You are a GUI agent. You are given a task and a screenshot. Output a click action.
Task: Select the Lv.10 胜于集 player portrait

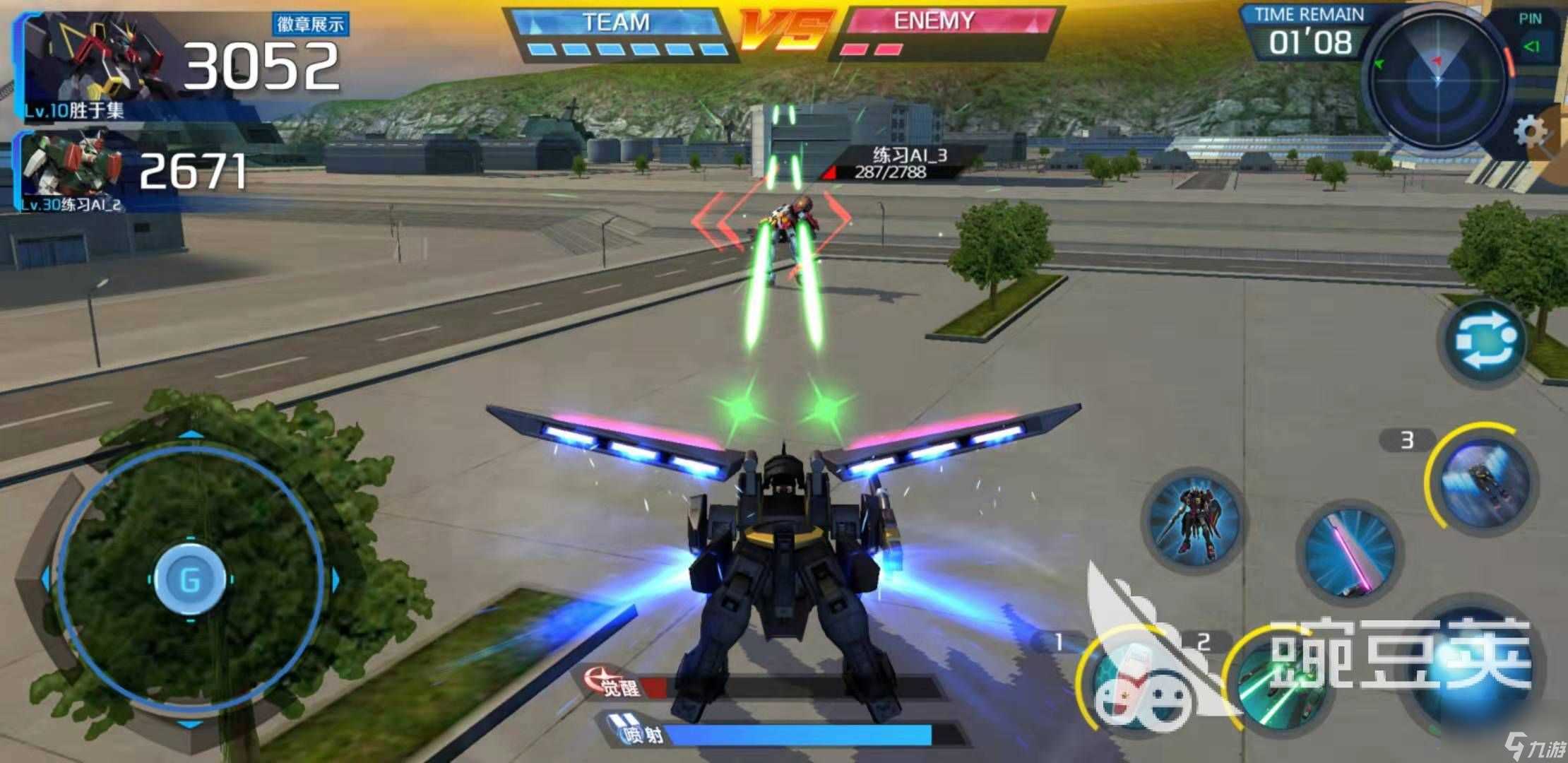(92, 64)
